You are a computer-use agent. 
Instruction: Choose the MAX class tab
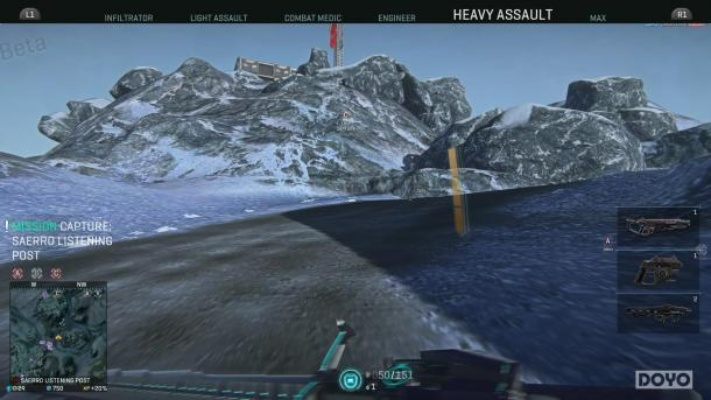[x=598, y=17]
